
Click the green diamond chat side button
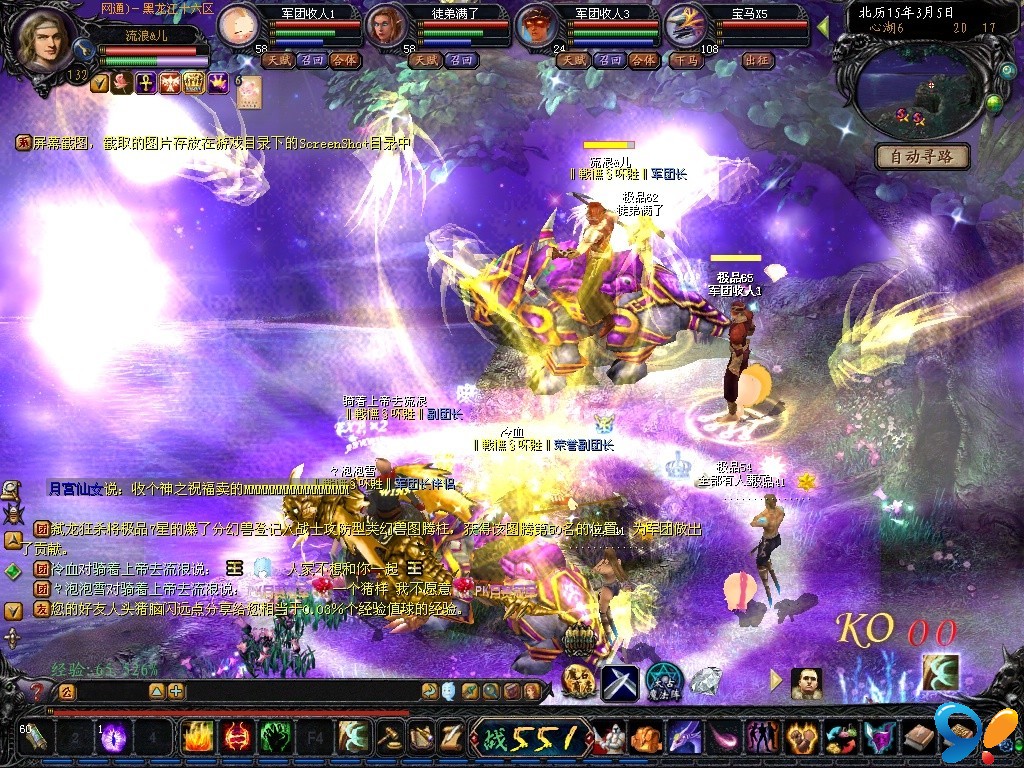tap(13, 572)
